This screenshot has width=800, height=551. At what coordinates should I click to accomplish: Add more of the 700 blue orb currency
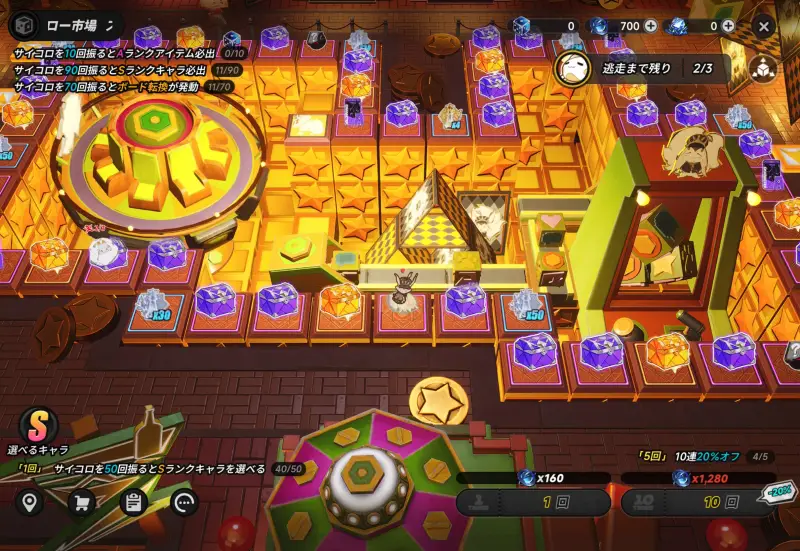(652, 26)
